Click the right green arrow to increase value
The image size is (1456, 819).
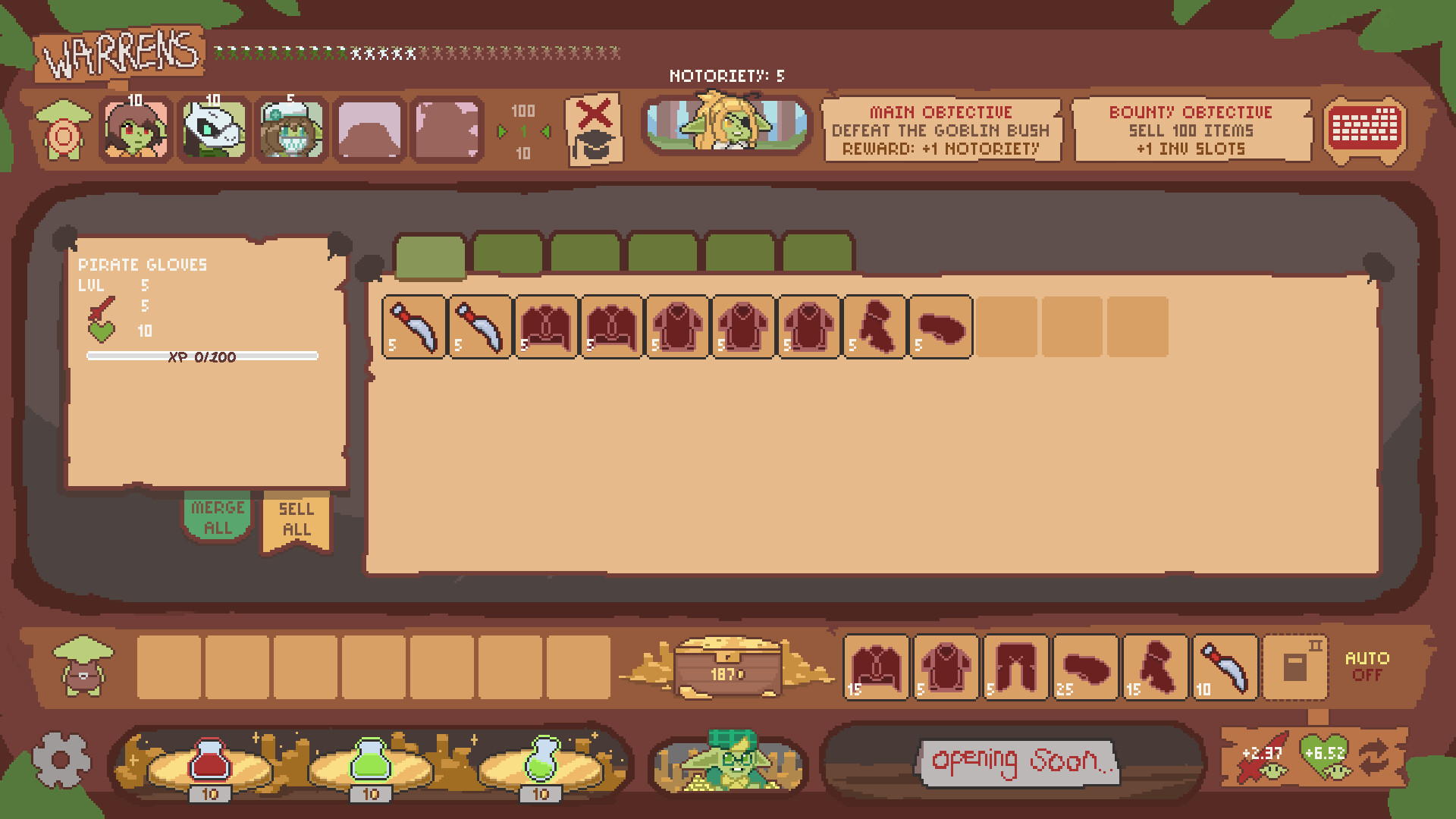click(x=544, y=130)
